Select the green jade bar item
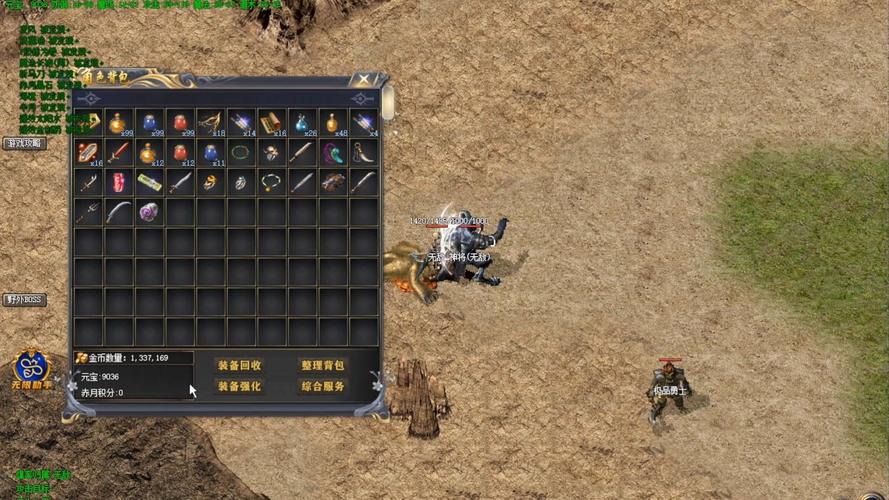The width and height of the screenshot is (889, 500). (x=149, y=182)
